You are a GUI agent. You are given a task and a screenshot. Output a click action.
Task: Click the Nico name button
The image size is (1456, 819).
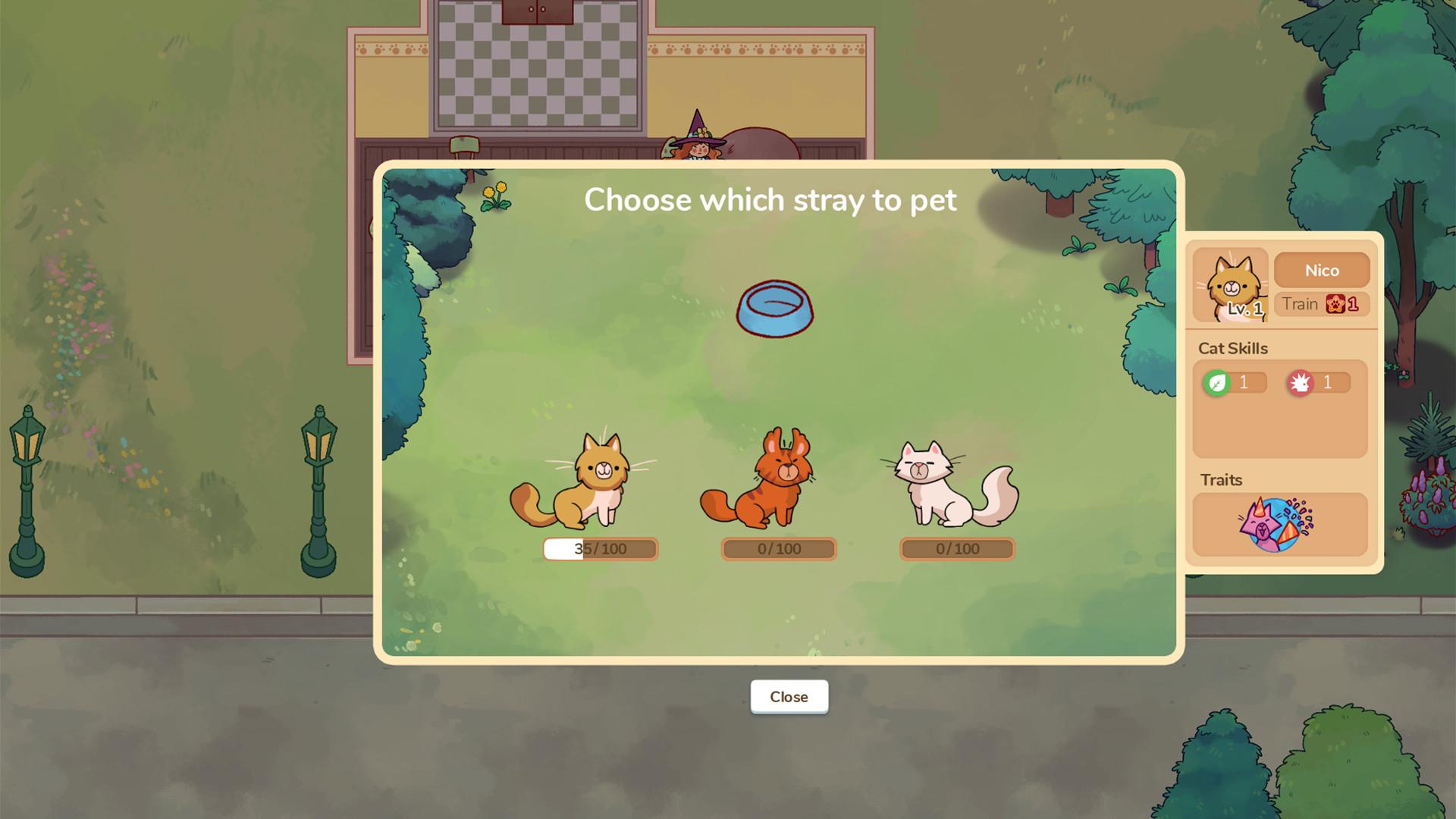tap(1323, 270)
